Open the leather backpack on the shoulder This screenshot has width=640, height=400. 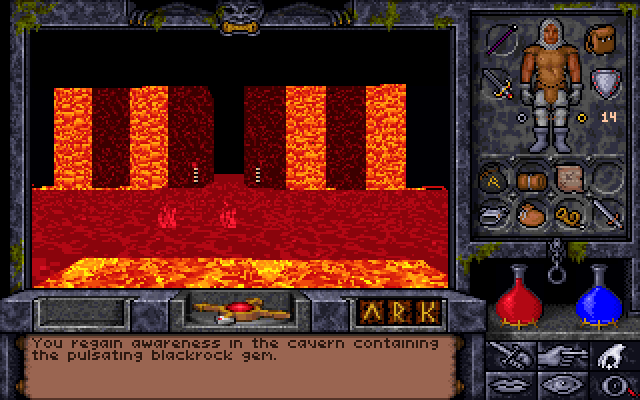click(x=600, y=40)
